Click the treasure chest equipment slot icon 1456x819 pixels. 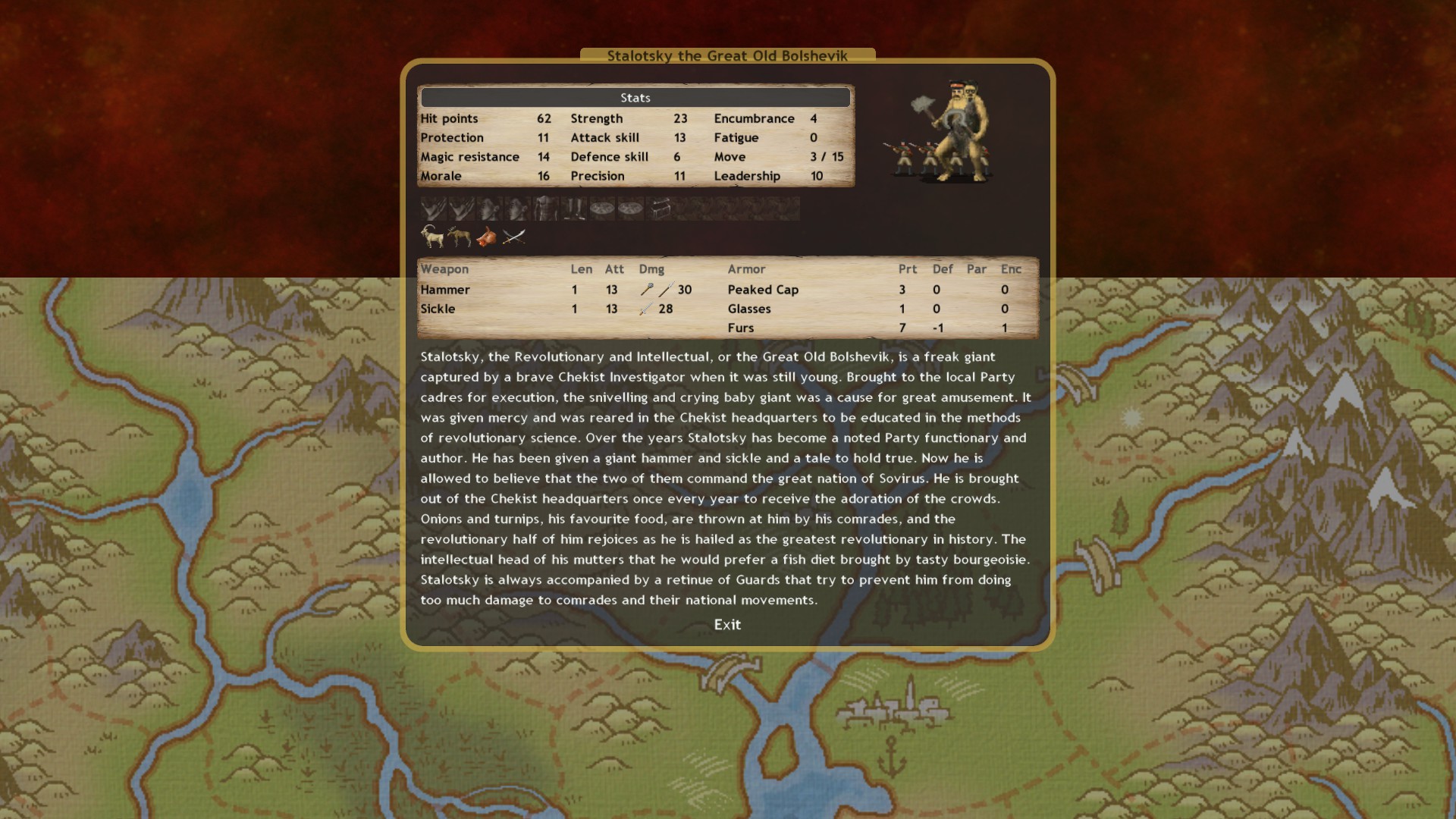click(660, 208)
